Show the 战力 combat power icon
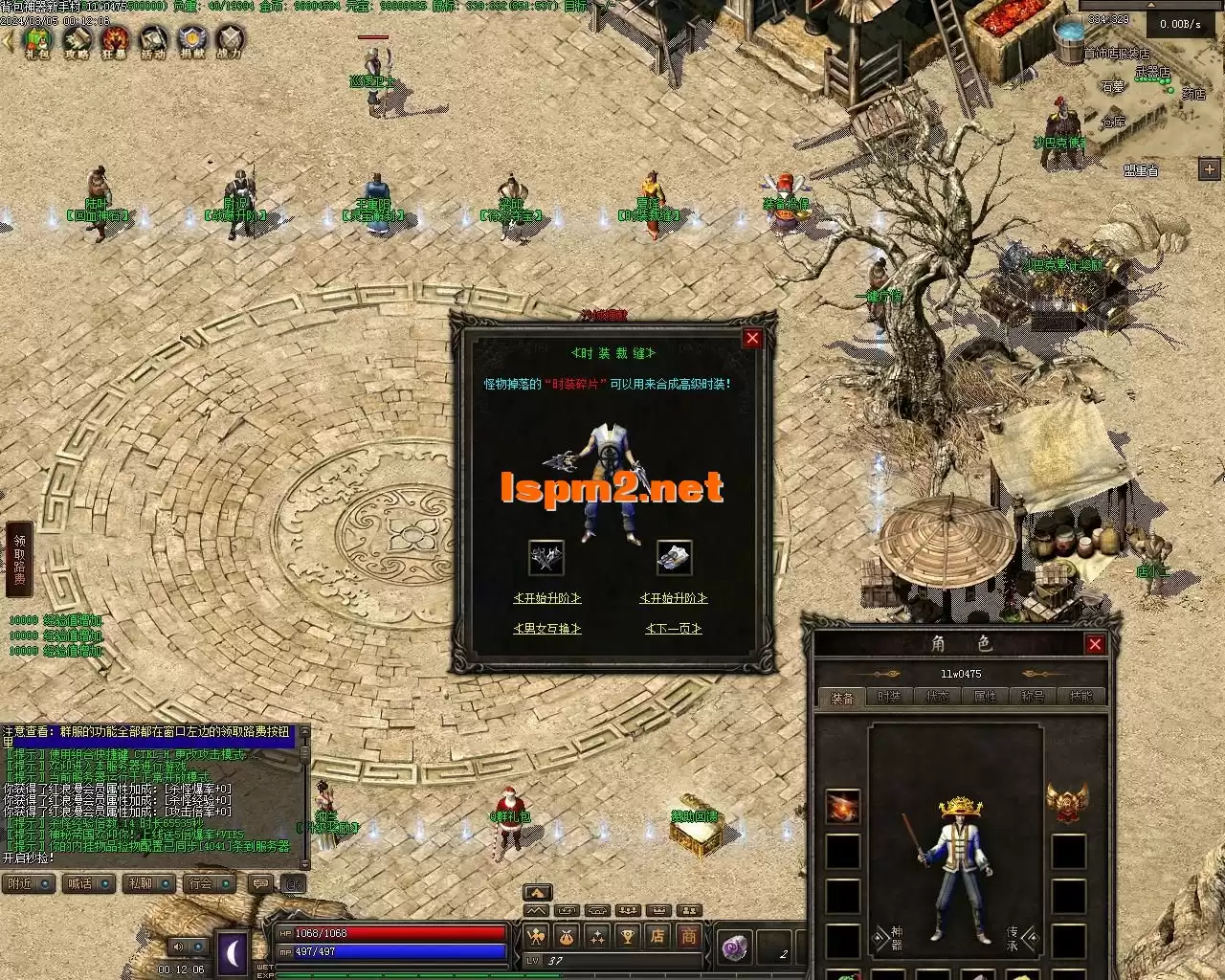 point(230,41)
